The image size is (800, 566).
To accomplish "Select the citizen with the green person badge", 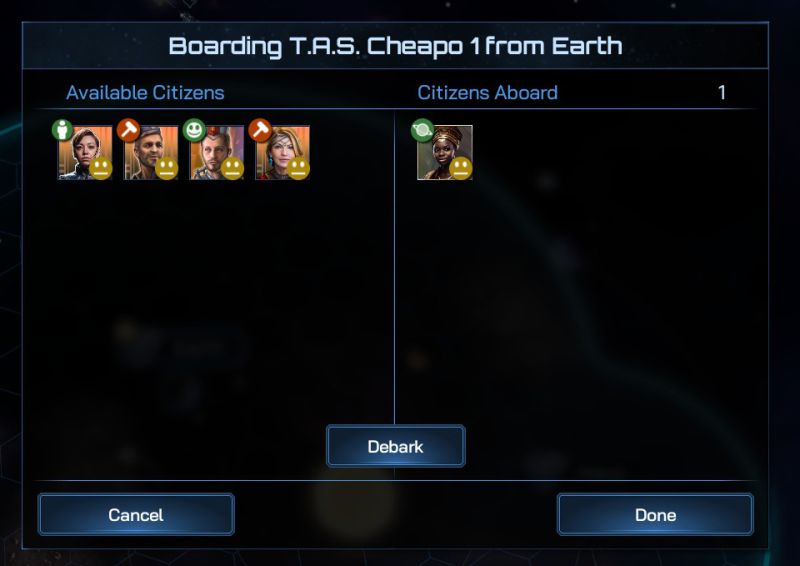I will [84, 152].
